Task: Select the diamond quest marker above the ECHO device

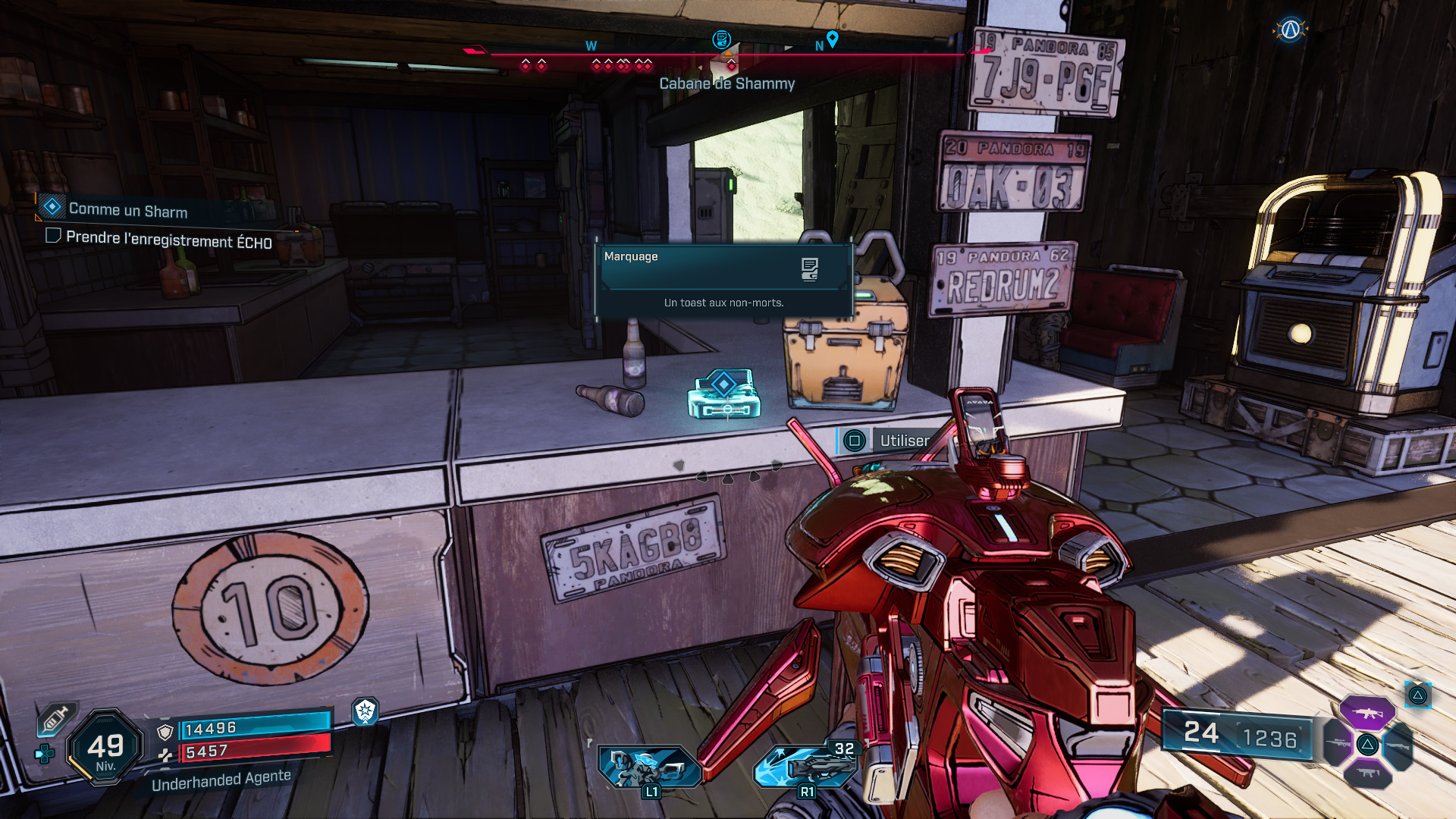Action: pos(723,384)
